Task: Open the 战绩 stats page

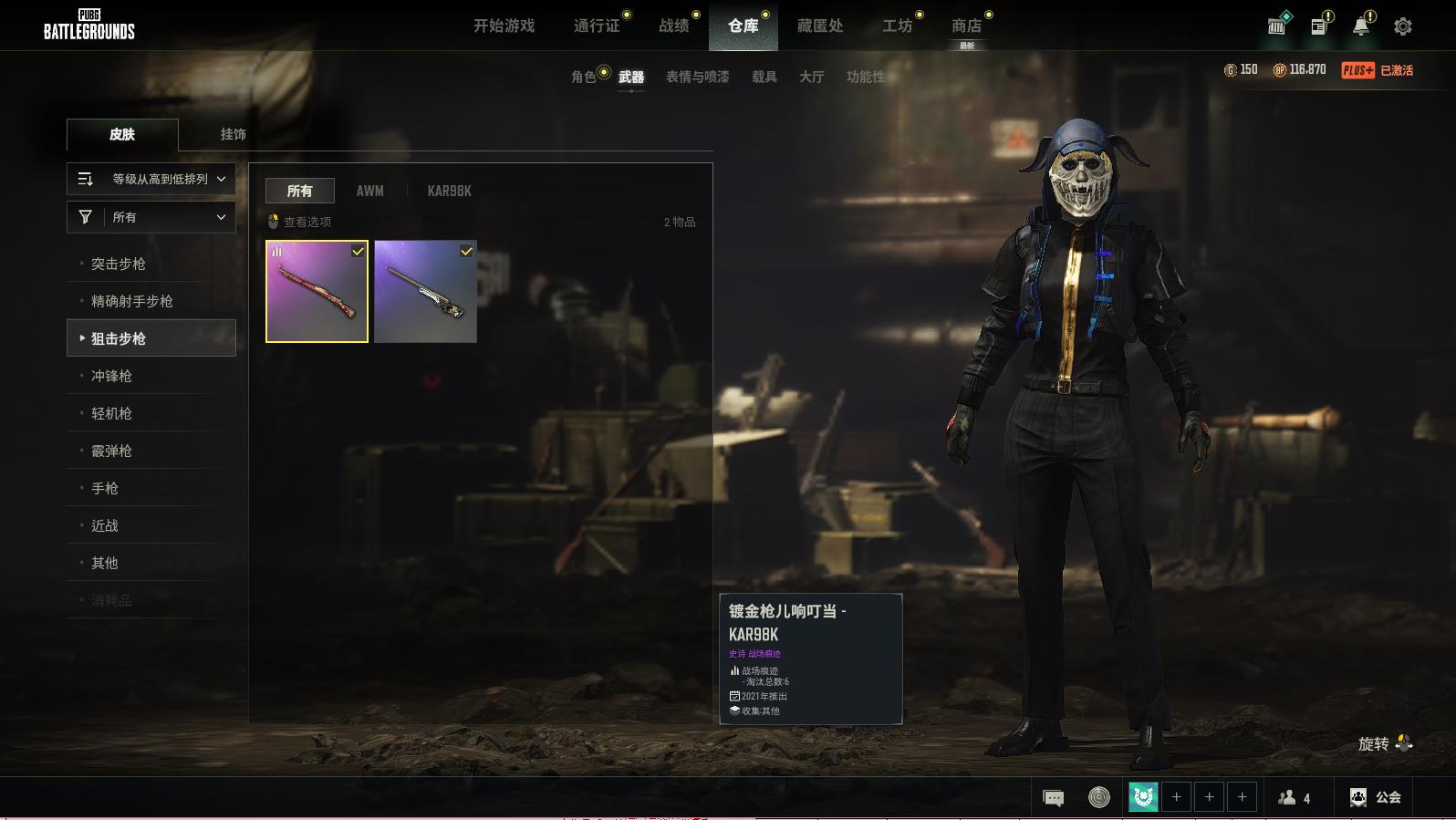Action: 674,26
